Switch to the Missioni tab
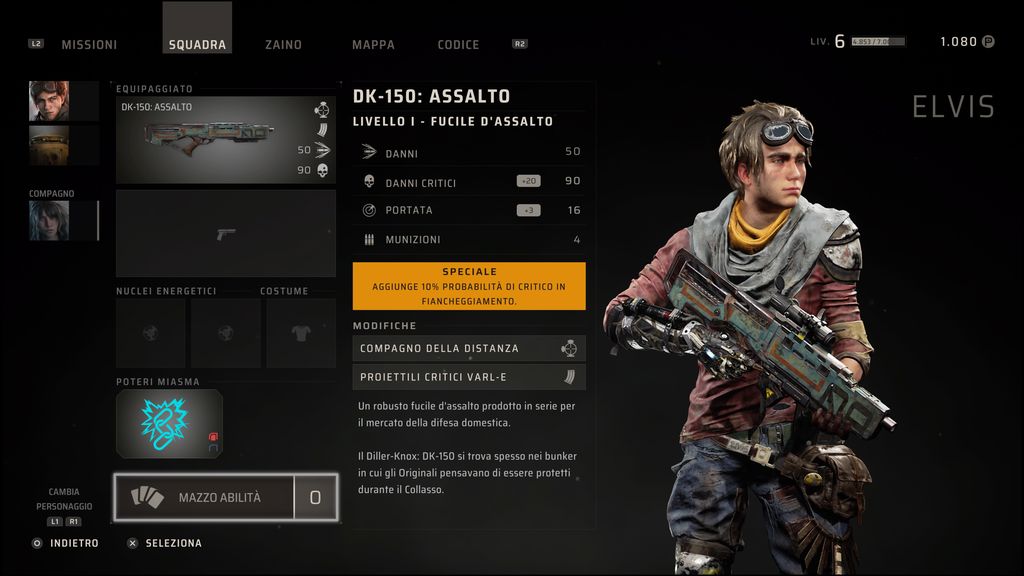Viewport: 1024px width, 576px height. click(89, 45)
